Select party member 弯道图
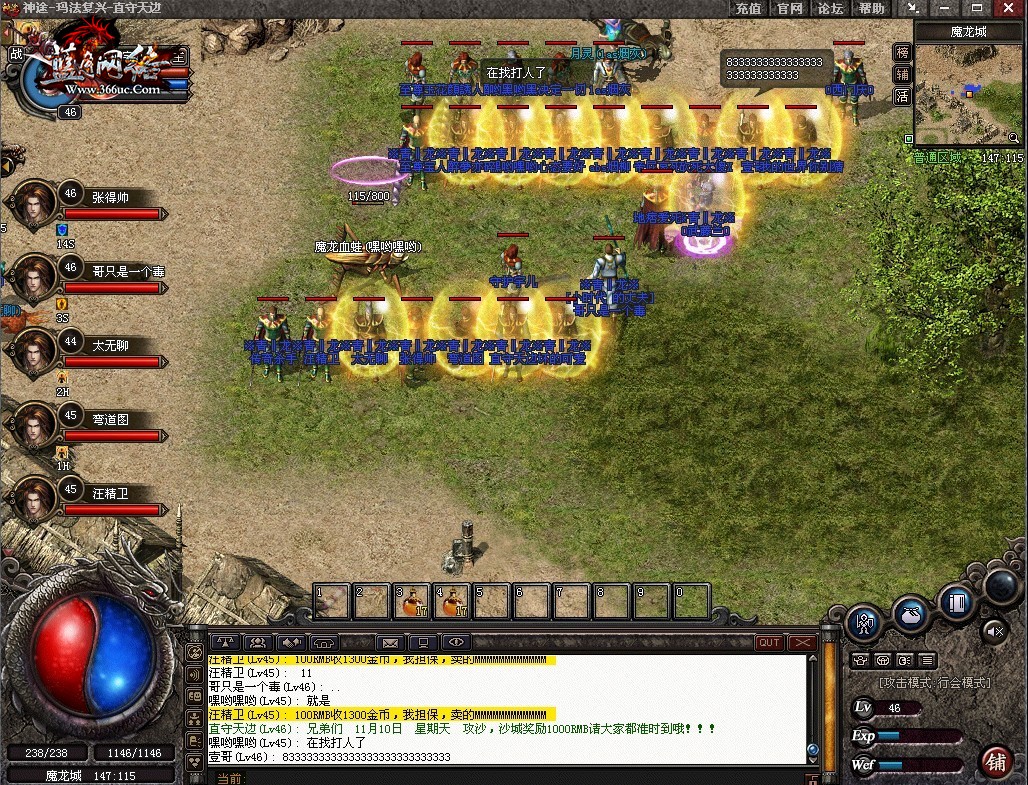Screen dimensions: 1028x785 click(x=110, y=420)
